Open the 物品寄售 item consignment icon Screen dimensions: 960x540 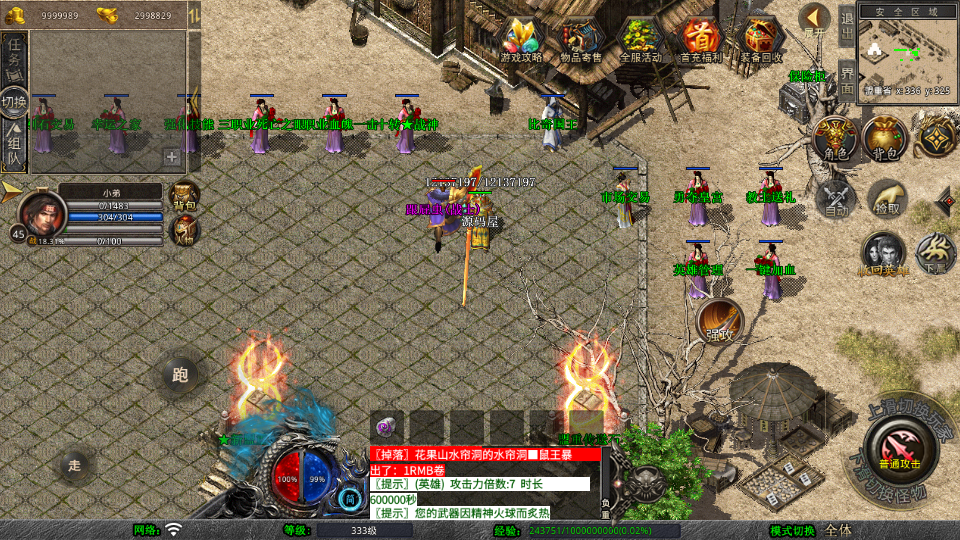(581, 40)
